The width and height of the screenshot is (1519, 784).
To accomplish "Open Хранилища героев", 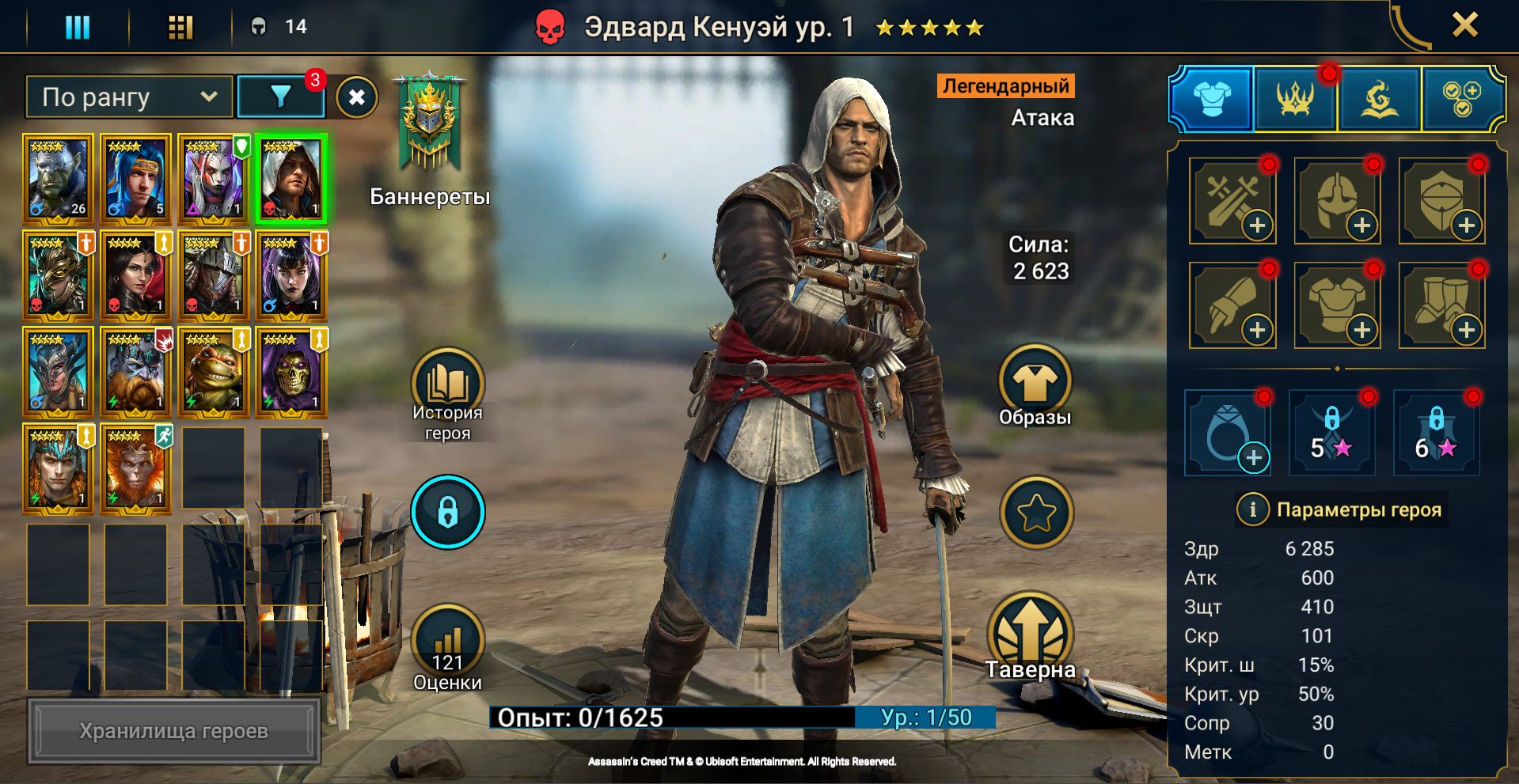I will 174,731.
